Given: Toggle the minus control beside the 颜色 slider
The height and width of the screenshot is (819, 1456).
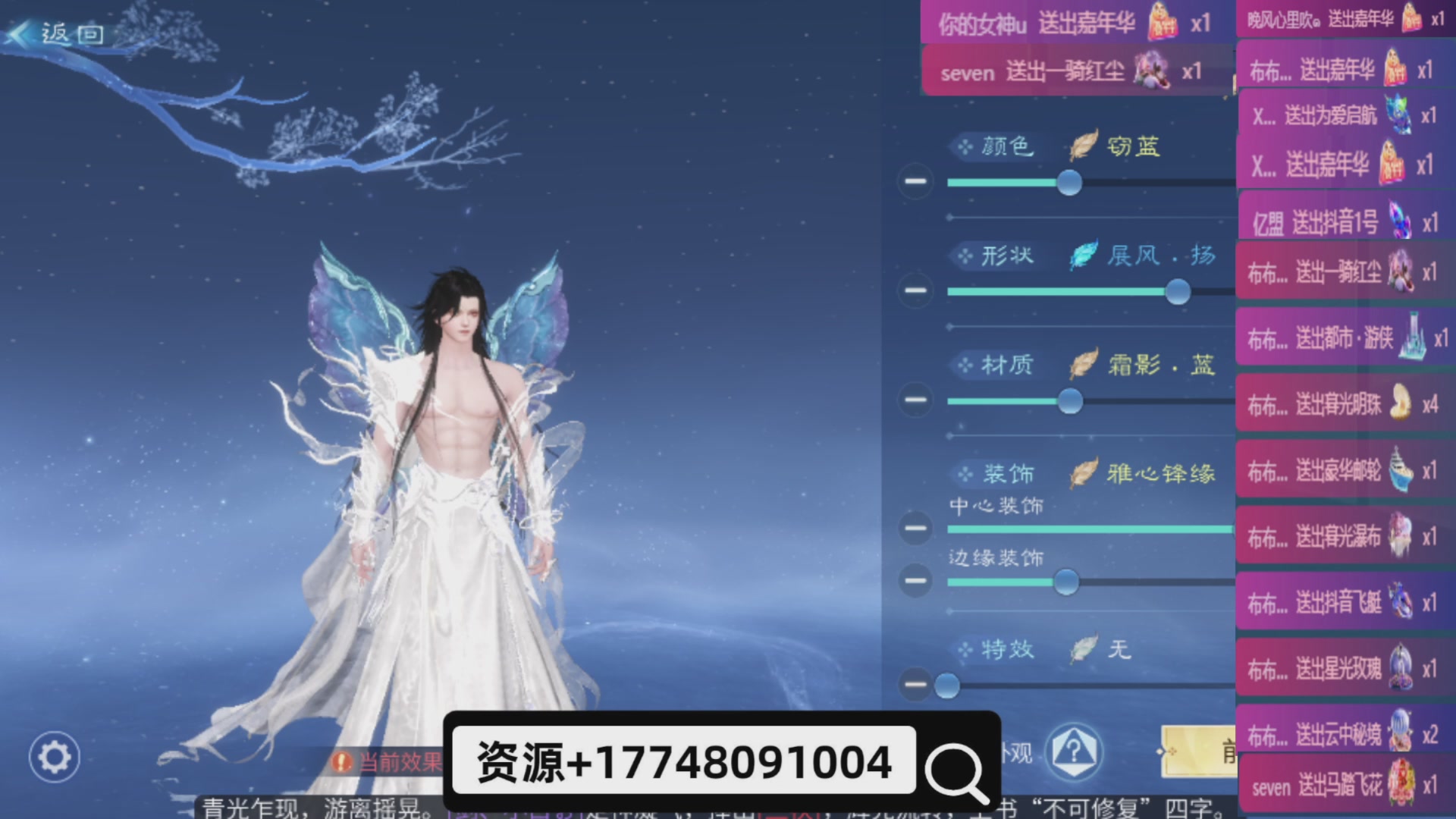Looking at the screenshot, I should pos(915,180).
